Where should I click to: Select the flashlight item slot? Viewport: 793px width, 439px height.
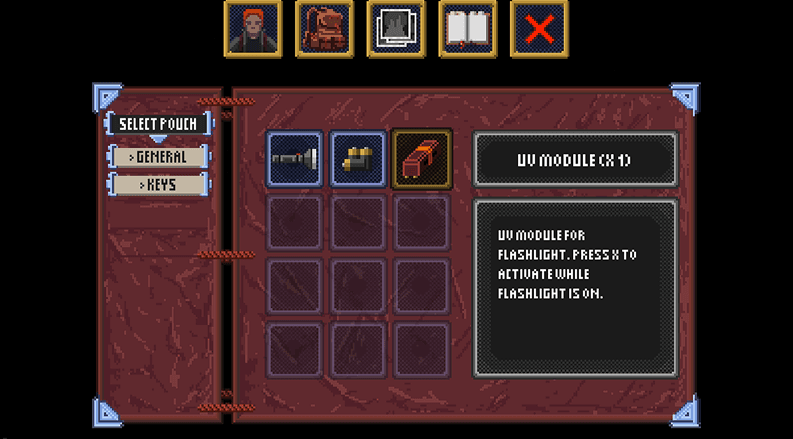pyautogui.click(x=295, y=159)
